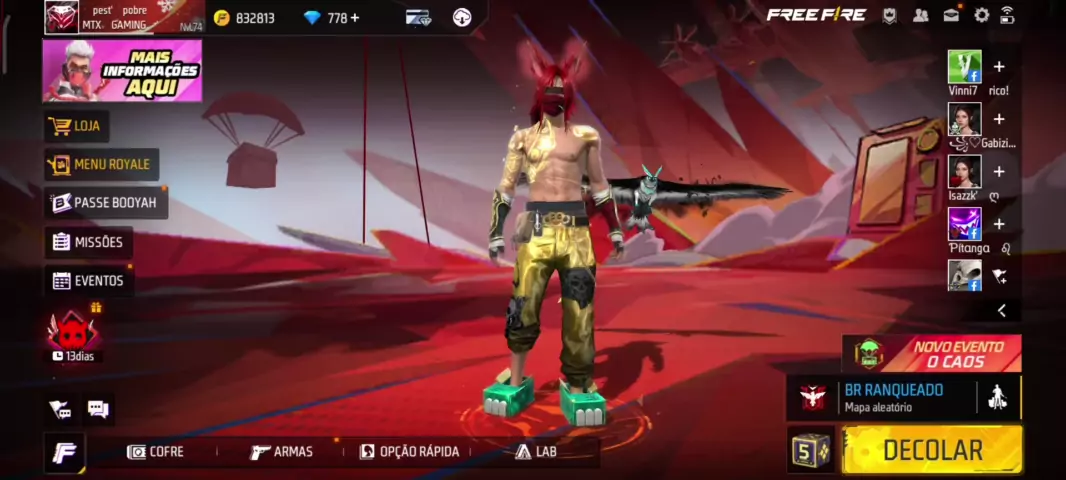Open Menu Royale
1066x480 pixels.
click(x=101, y=164)
